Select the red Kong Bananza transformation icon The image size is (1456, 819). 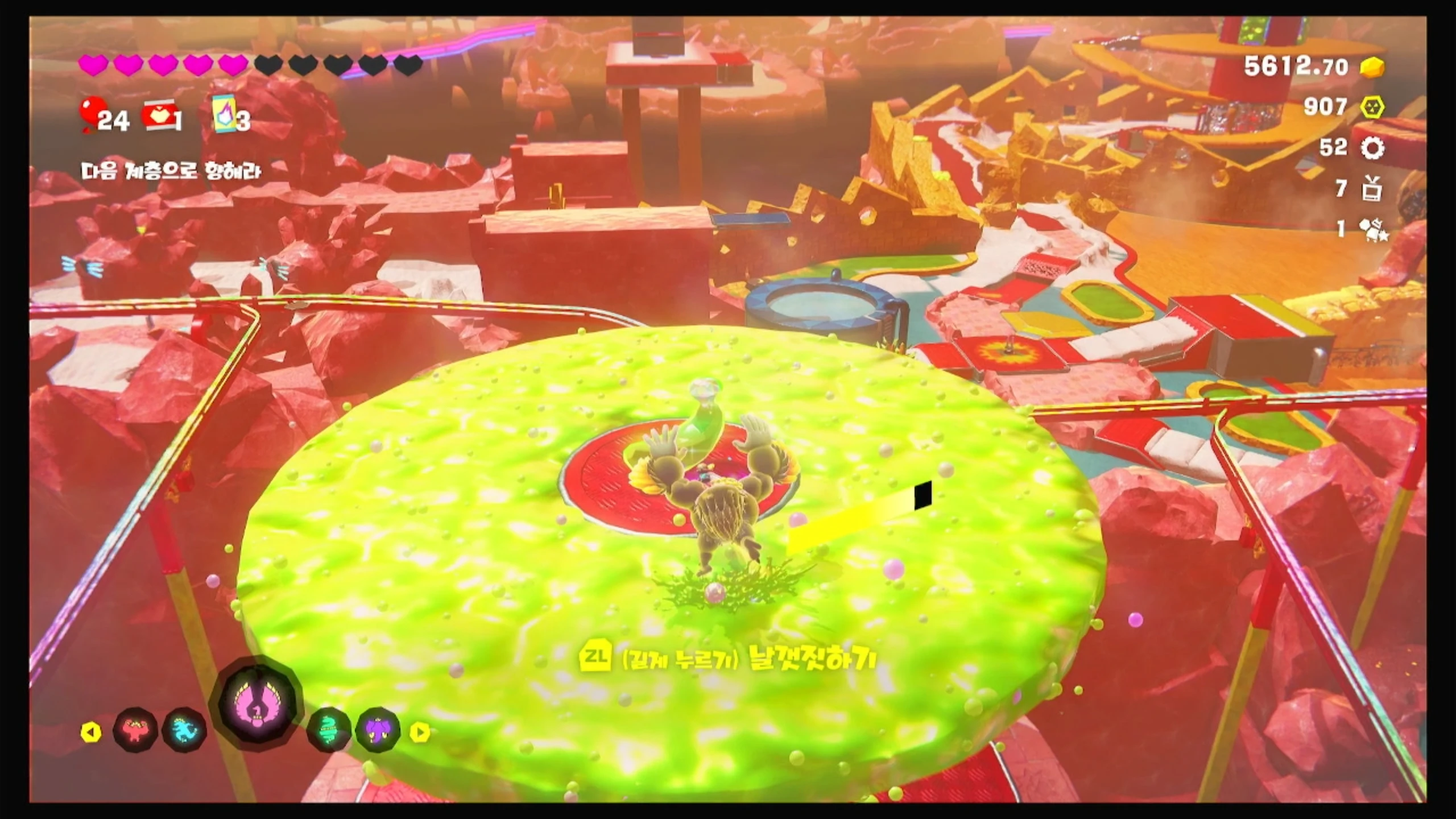[x=135, y=730]
